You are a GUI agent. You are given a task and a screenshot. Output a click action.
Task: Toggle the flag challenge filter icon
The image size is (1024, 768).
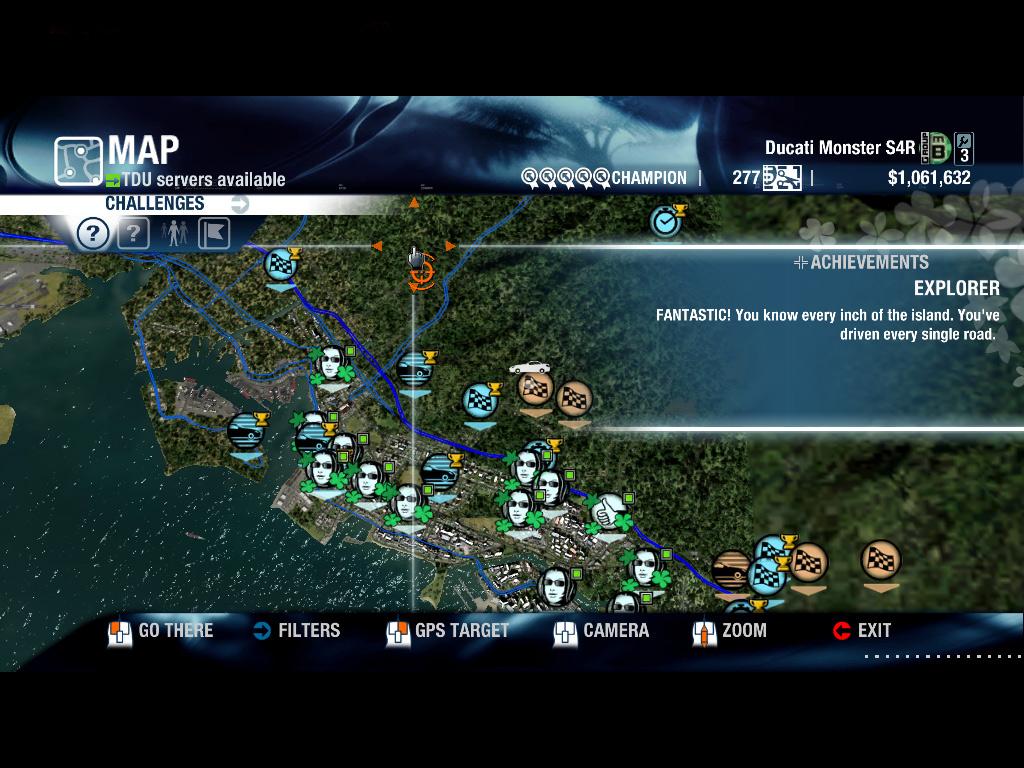214,234
